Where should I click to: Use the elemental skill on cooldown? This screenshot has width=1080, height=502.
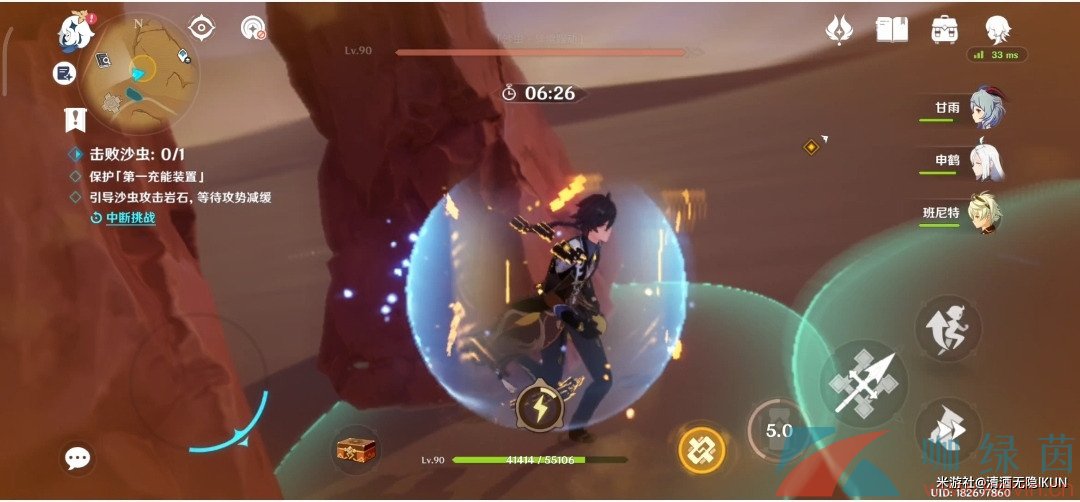click(777, 430)
